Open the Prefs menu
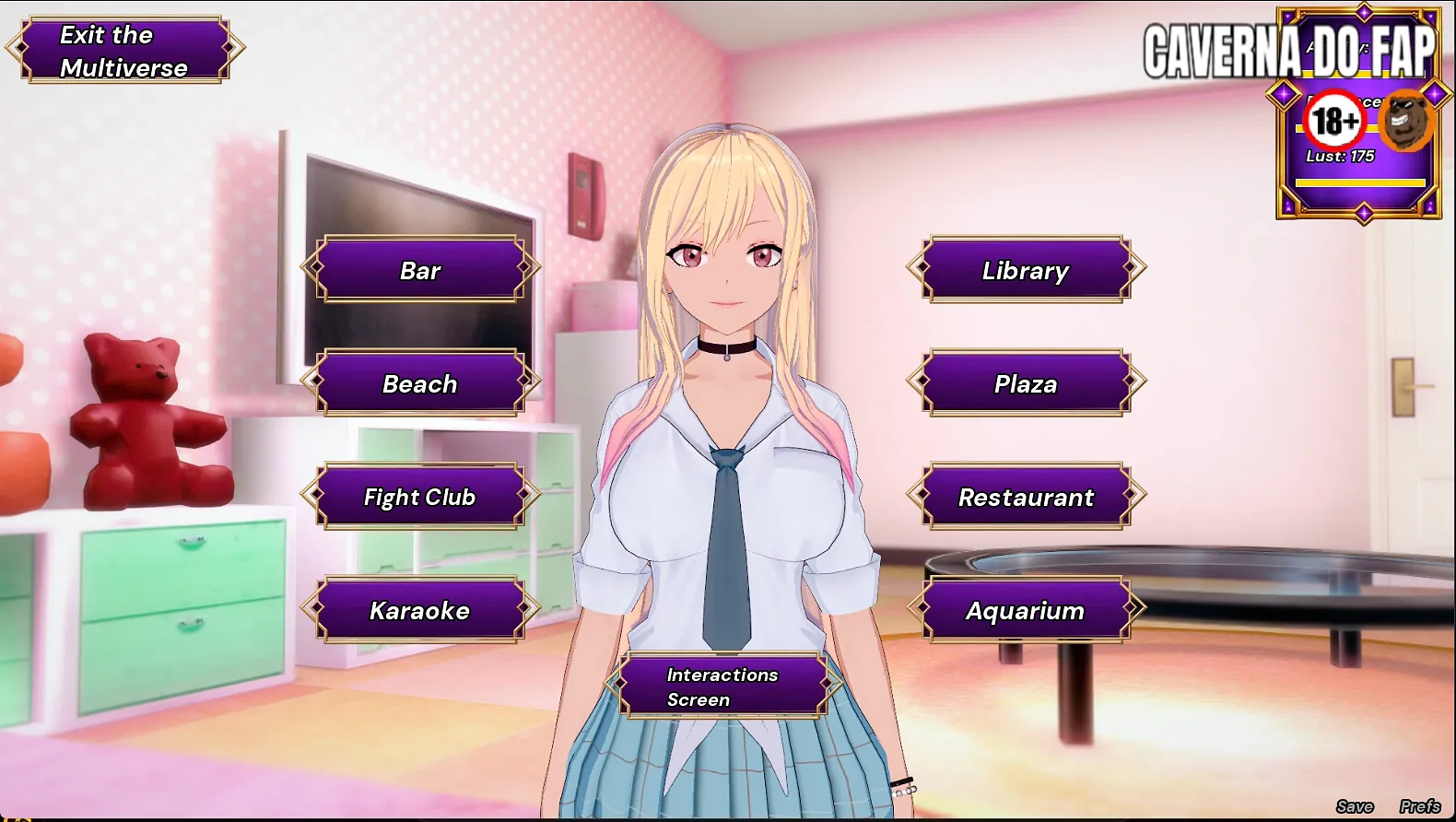This screenshot has height=822, width=1456. [1419, 806]
